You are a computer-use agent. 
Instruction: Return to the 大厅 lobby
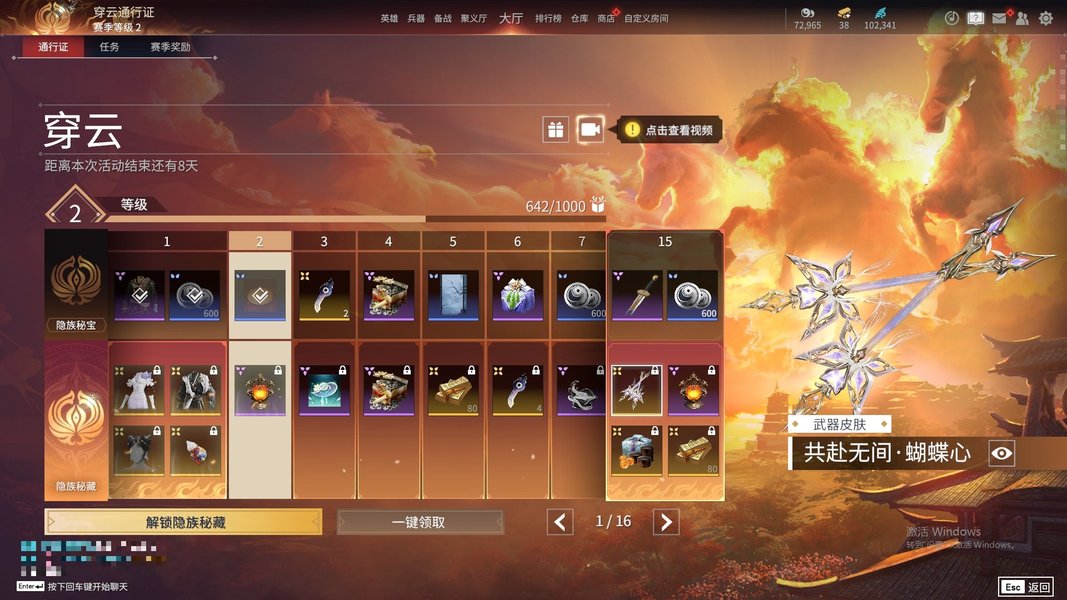coord(510,18)
